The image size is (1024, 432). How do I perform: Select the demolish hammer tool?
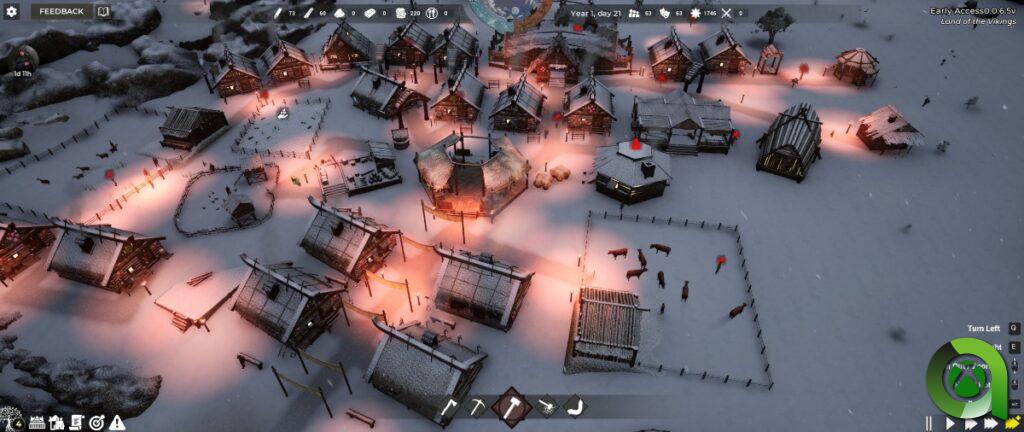(x=546, y=407)
